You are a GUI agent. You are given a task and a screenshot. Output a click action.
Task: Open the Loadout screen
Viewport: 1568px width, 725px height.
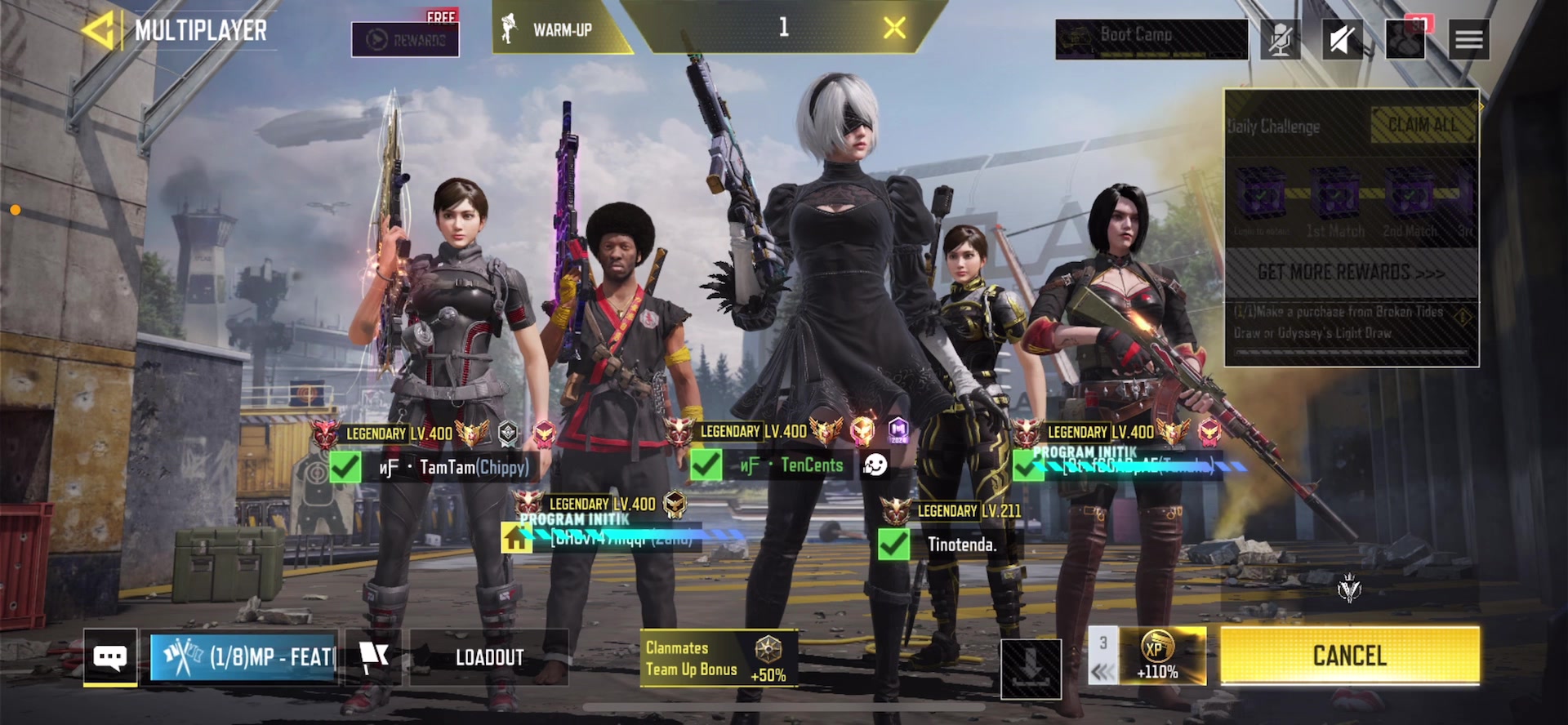pos(489,657)
